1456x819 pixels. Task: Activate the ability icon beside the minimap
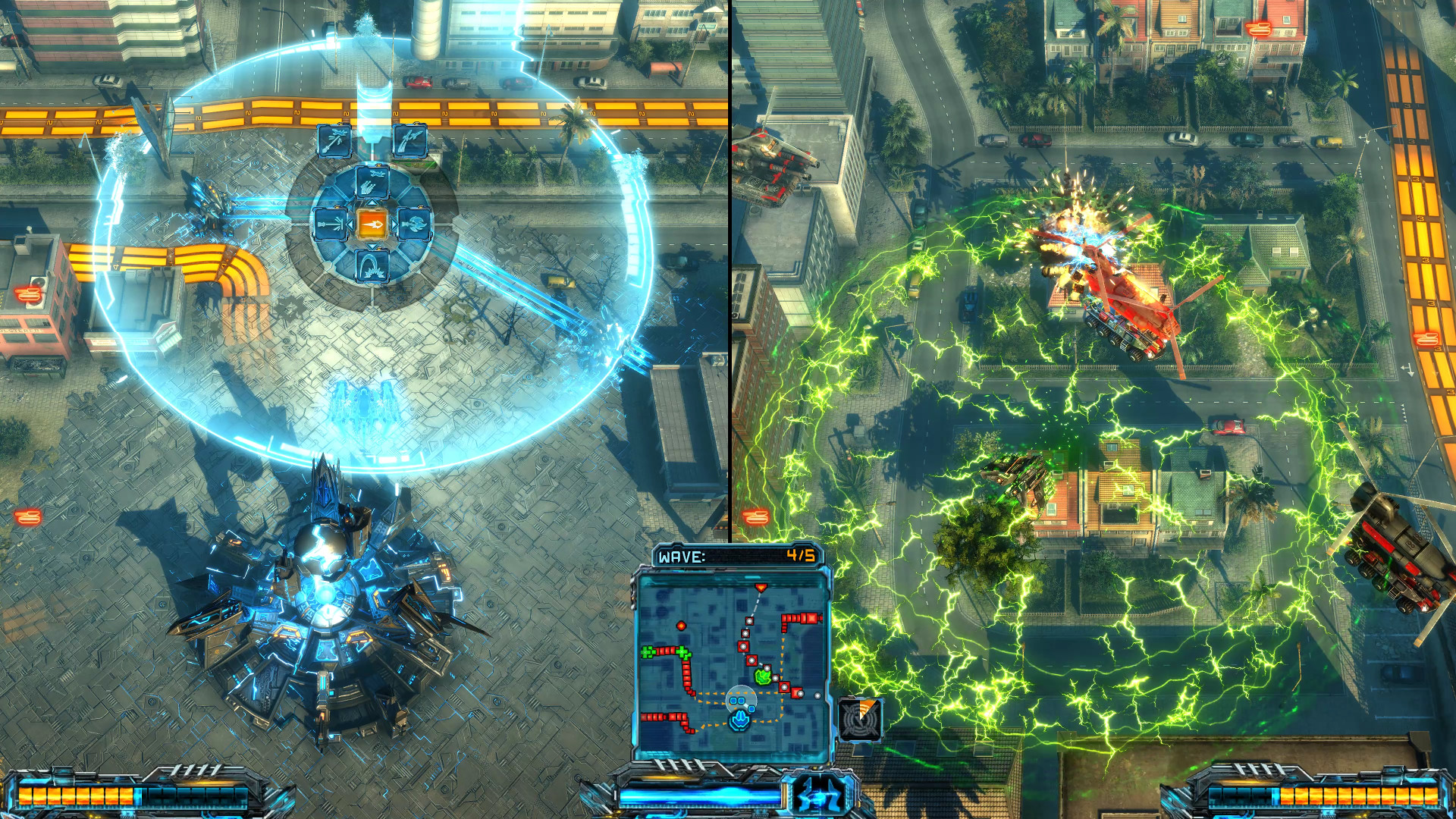[861, 718]
